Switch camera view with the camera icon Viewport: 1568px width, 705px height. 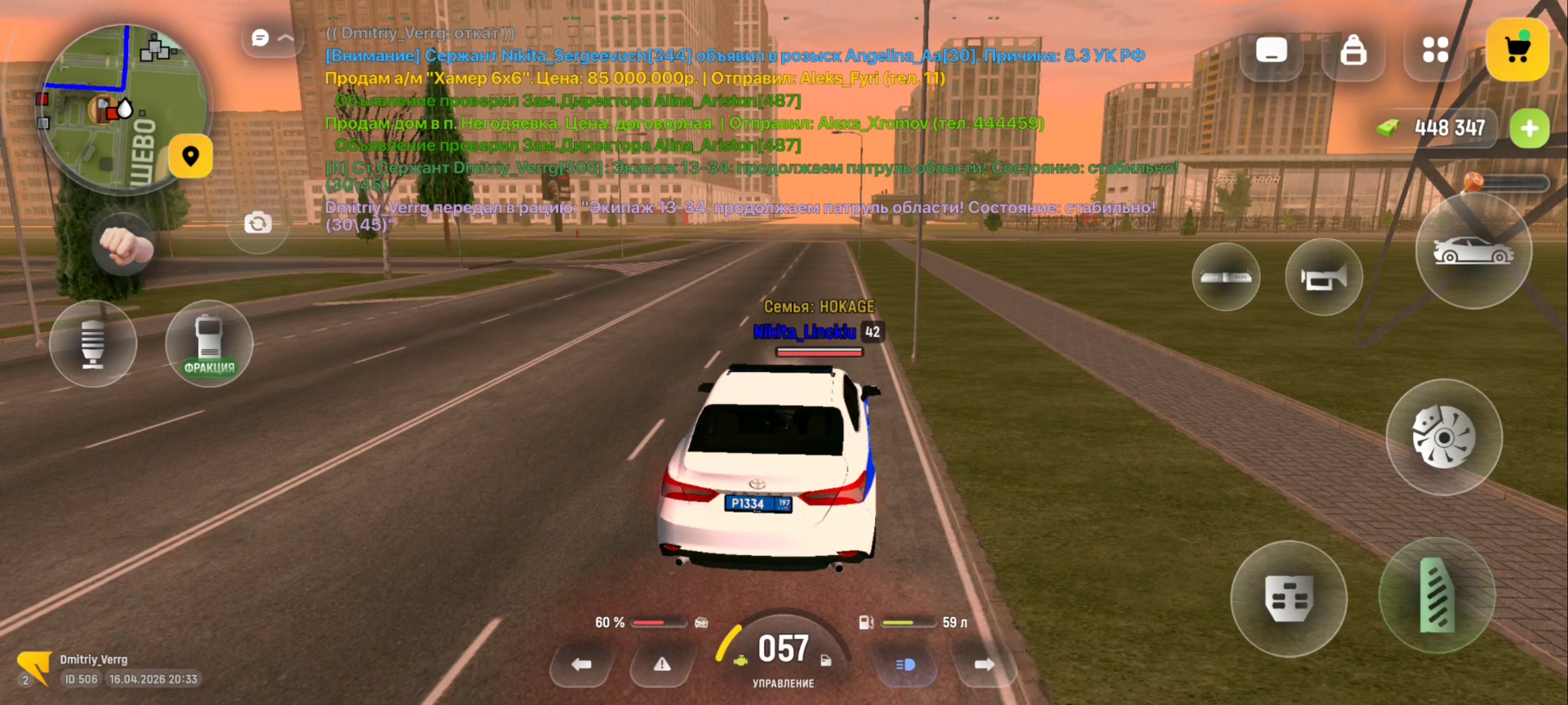click(258, 223)
